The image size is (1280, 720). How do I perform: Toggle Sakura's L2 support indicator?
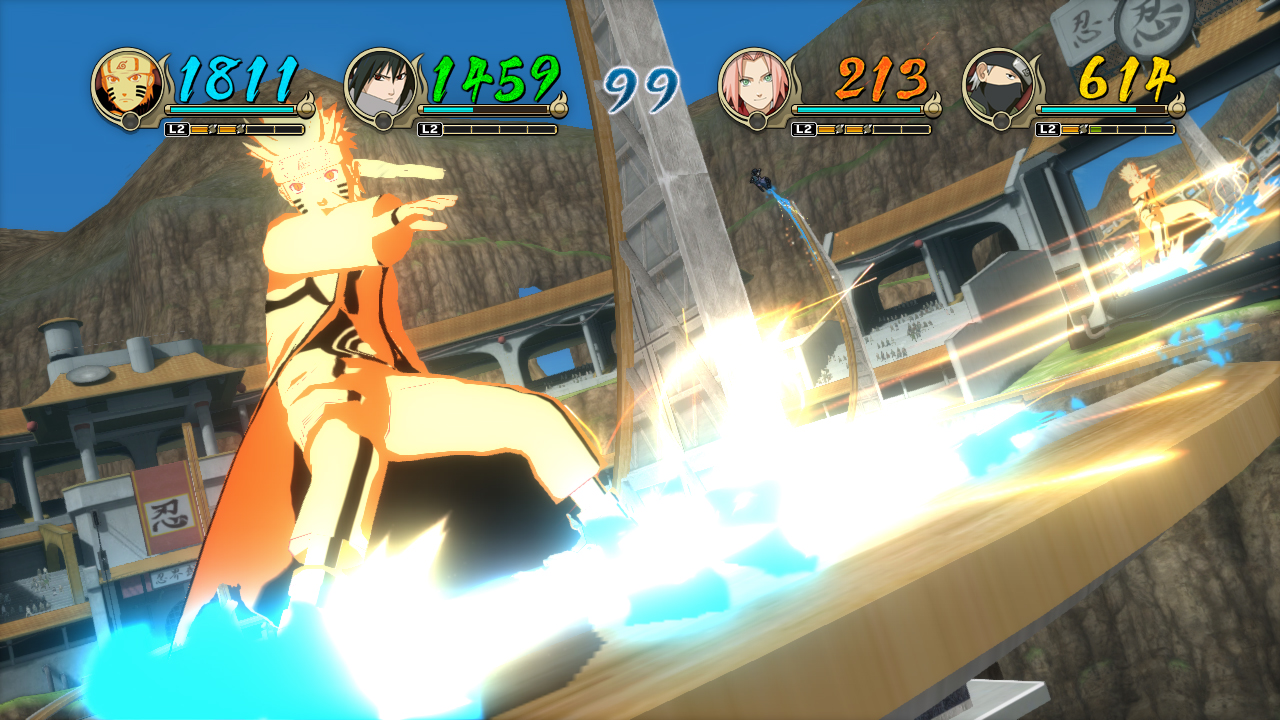point(805,128)
